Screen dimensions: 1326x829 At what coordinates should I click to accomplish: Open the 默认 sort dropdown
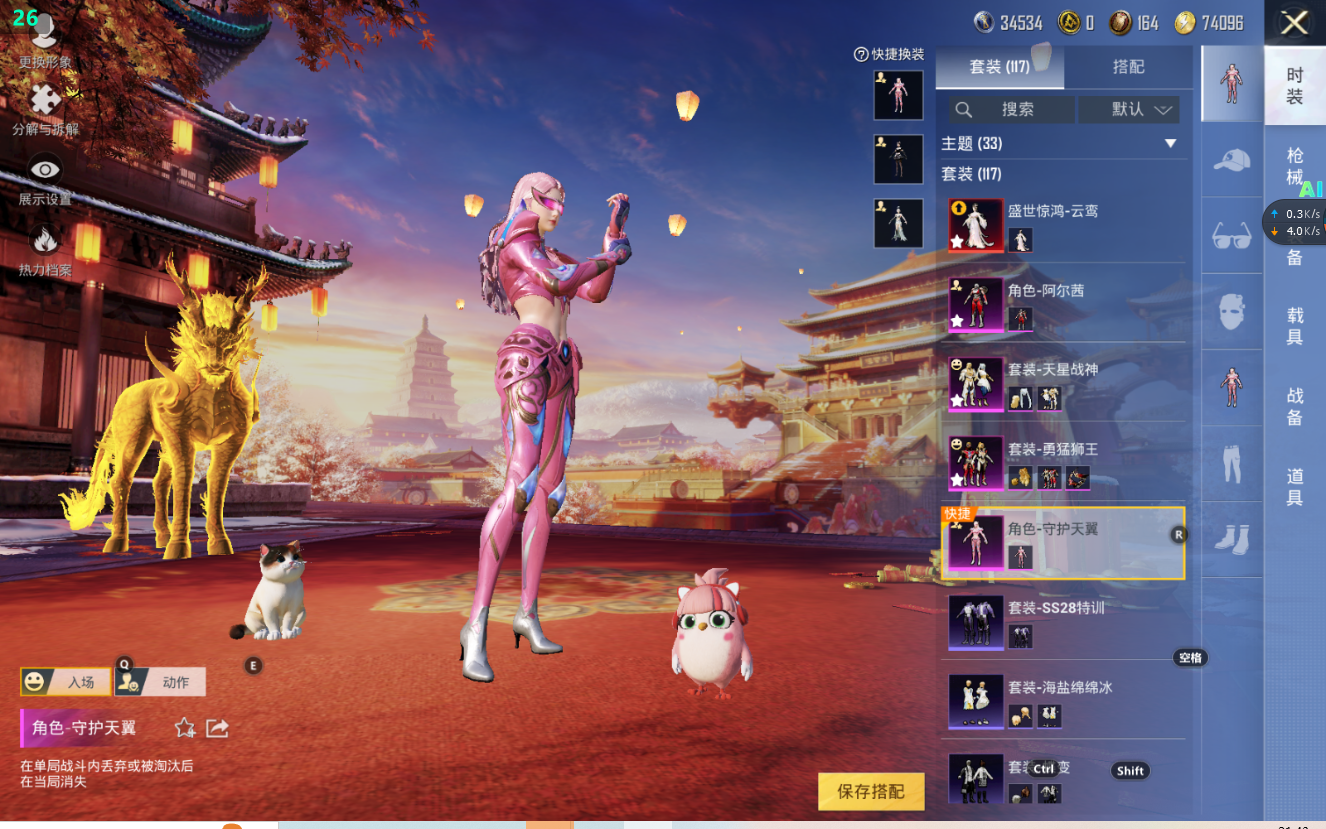(1129, 109)
